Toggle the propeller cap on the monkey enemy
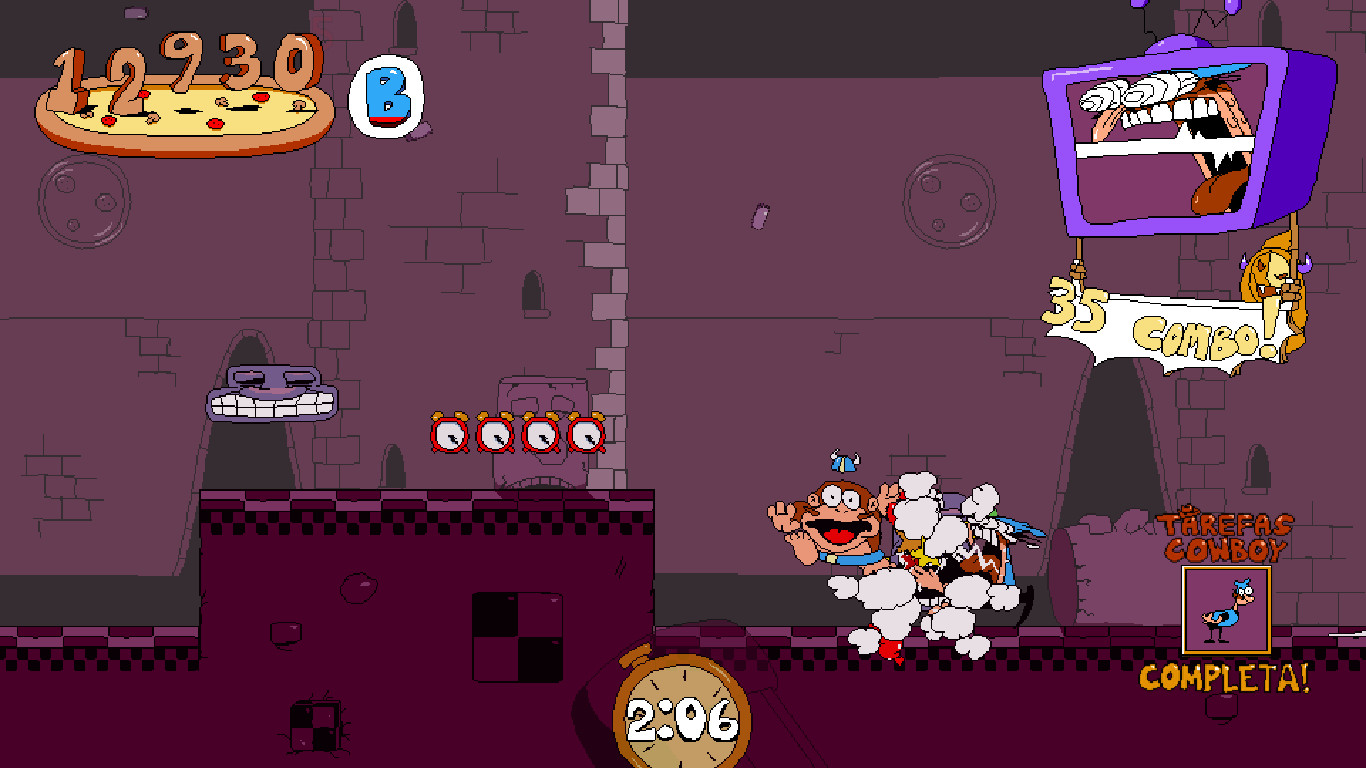Image resolution: width=1366 pixels, height=768 pixels. [x=845, y=465]
